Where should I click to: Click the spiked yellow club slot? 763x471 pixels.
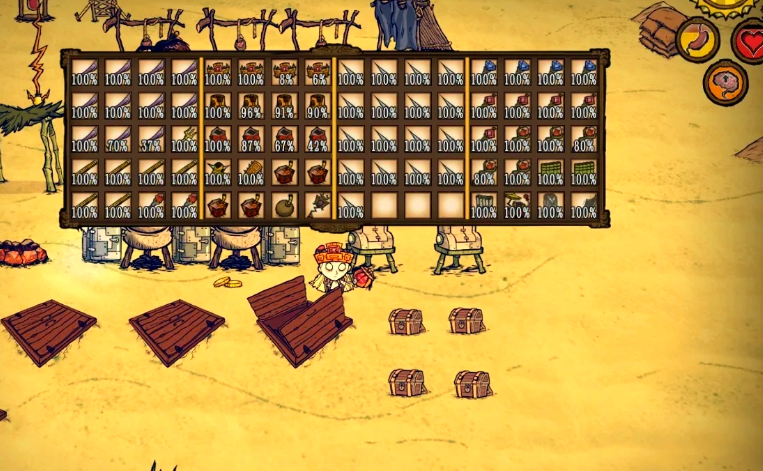click(x=251, y=172)
